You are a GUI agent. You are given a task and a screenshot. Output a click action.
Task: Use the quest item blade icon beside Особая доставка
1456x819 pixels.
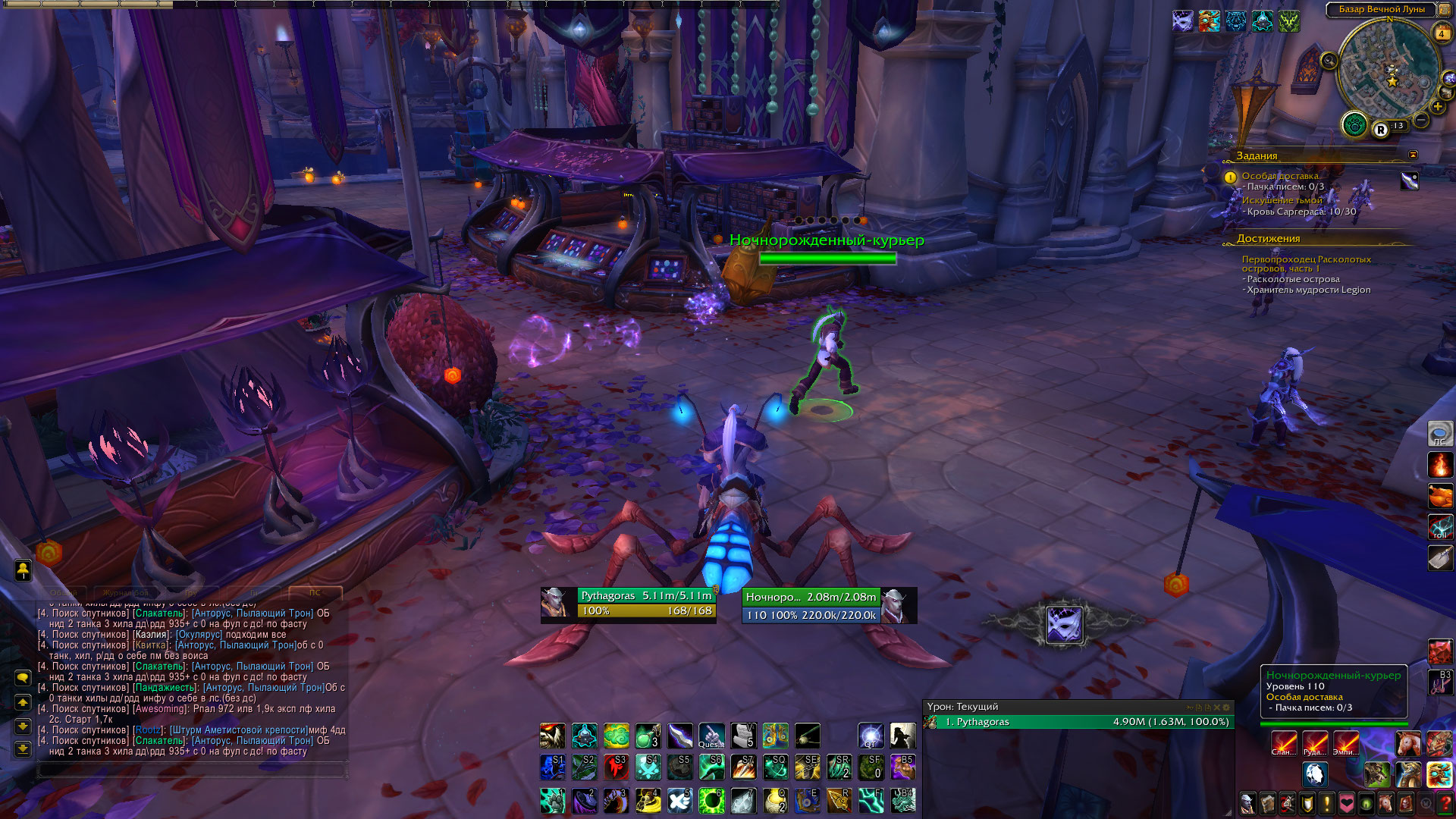(1409, 180)
